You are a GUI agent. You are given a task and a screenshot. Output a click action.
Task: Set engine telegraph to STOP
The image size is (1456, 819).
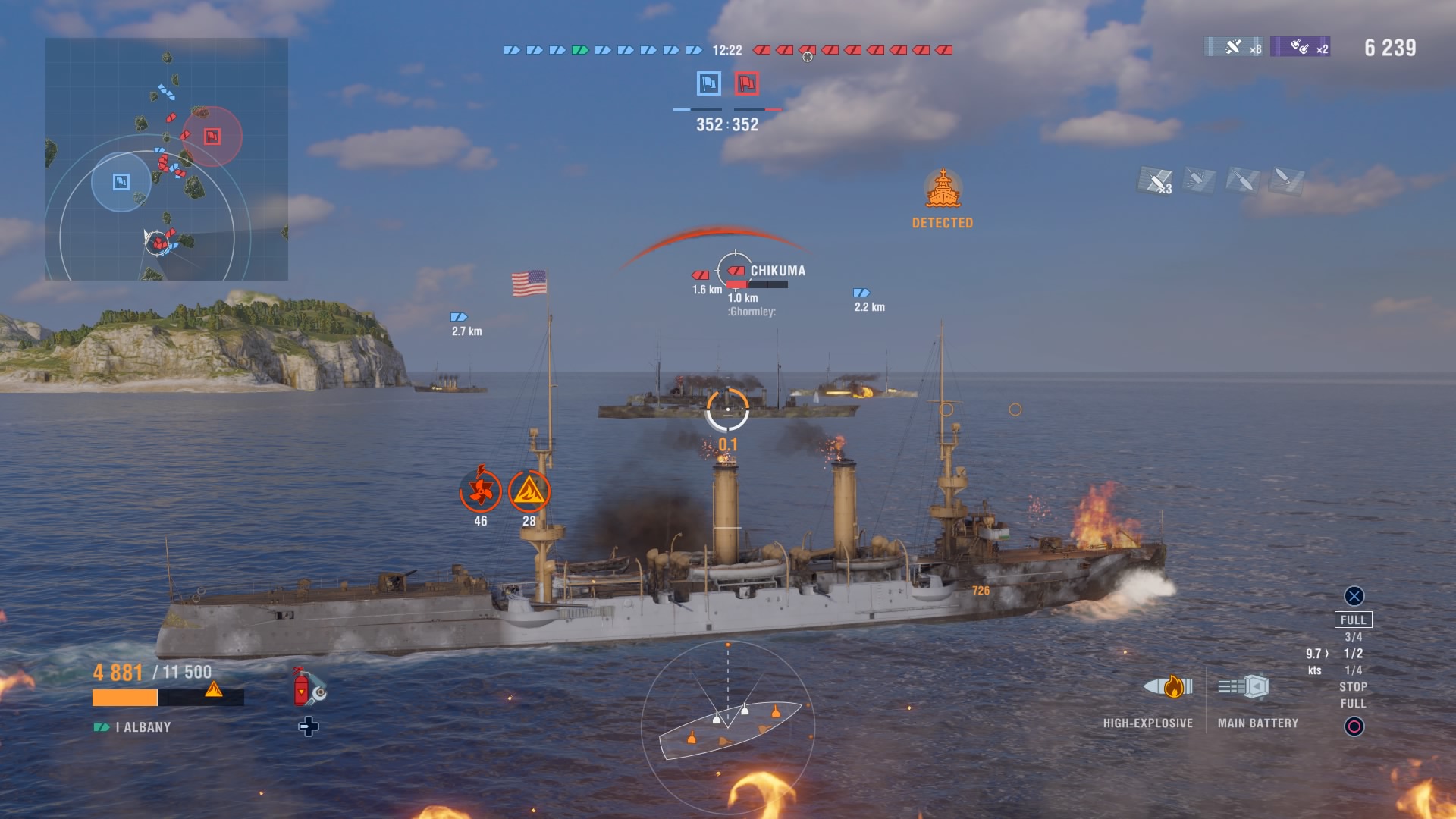(x=1354, y=687)
